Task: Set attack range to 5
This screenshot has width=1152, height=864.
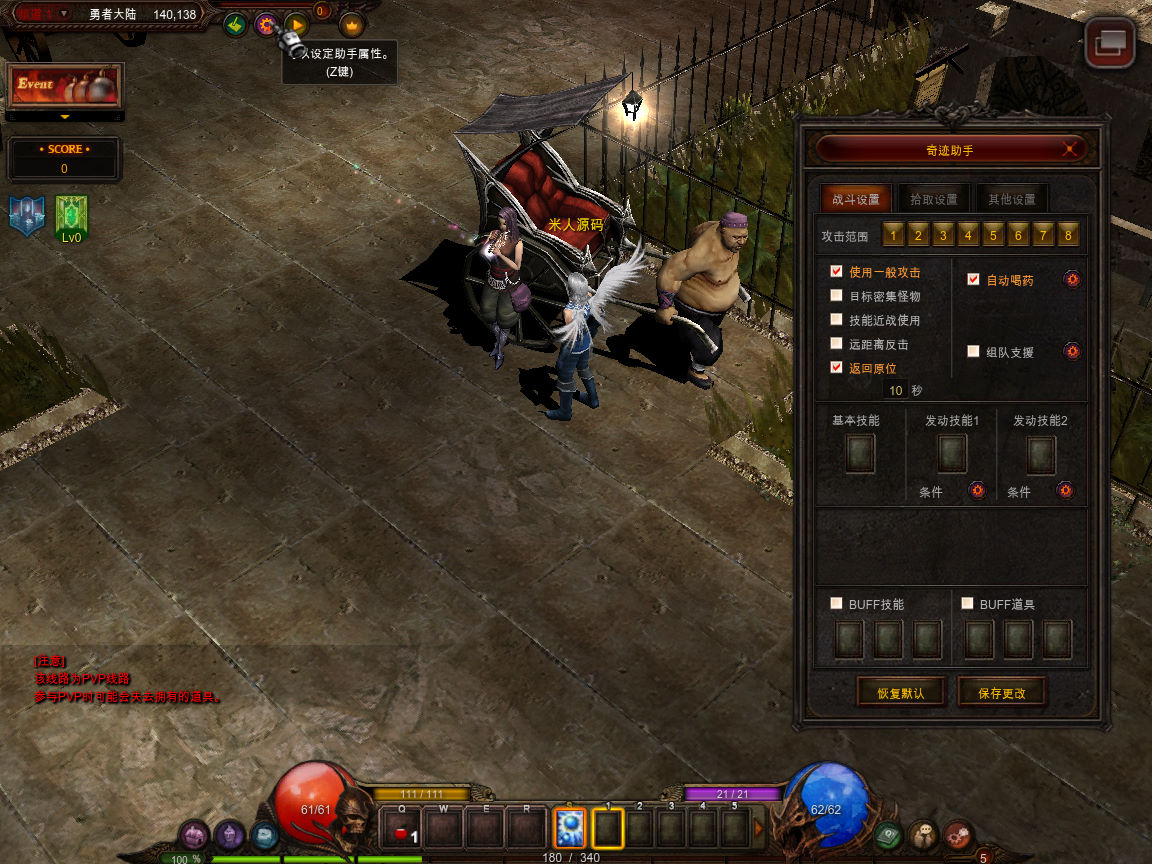Action: coord(993,235)
